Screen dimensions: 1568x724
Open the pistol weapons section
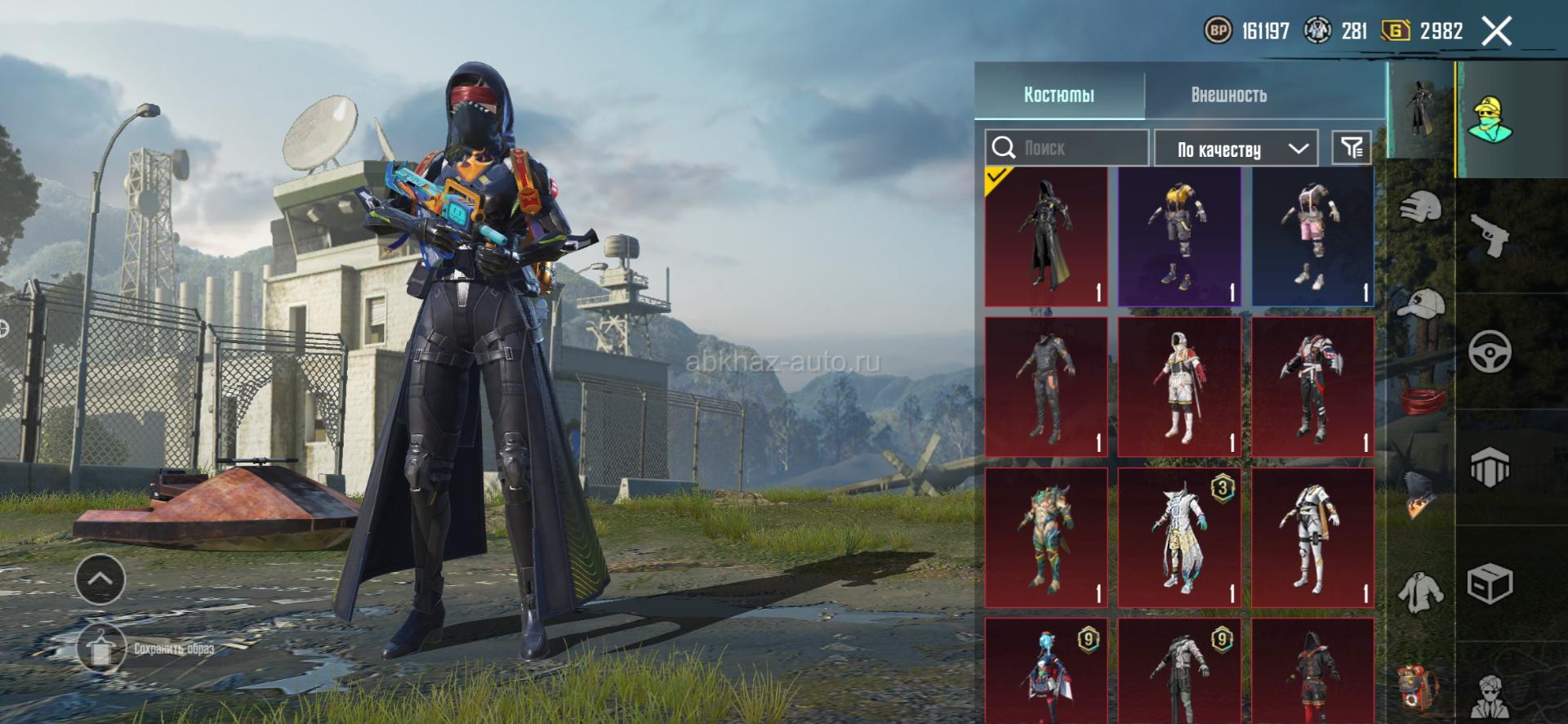[x=1490, y=236]
